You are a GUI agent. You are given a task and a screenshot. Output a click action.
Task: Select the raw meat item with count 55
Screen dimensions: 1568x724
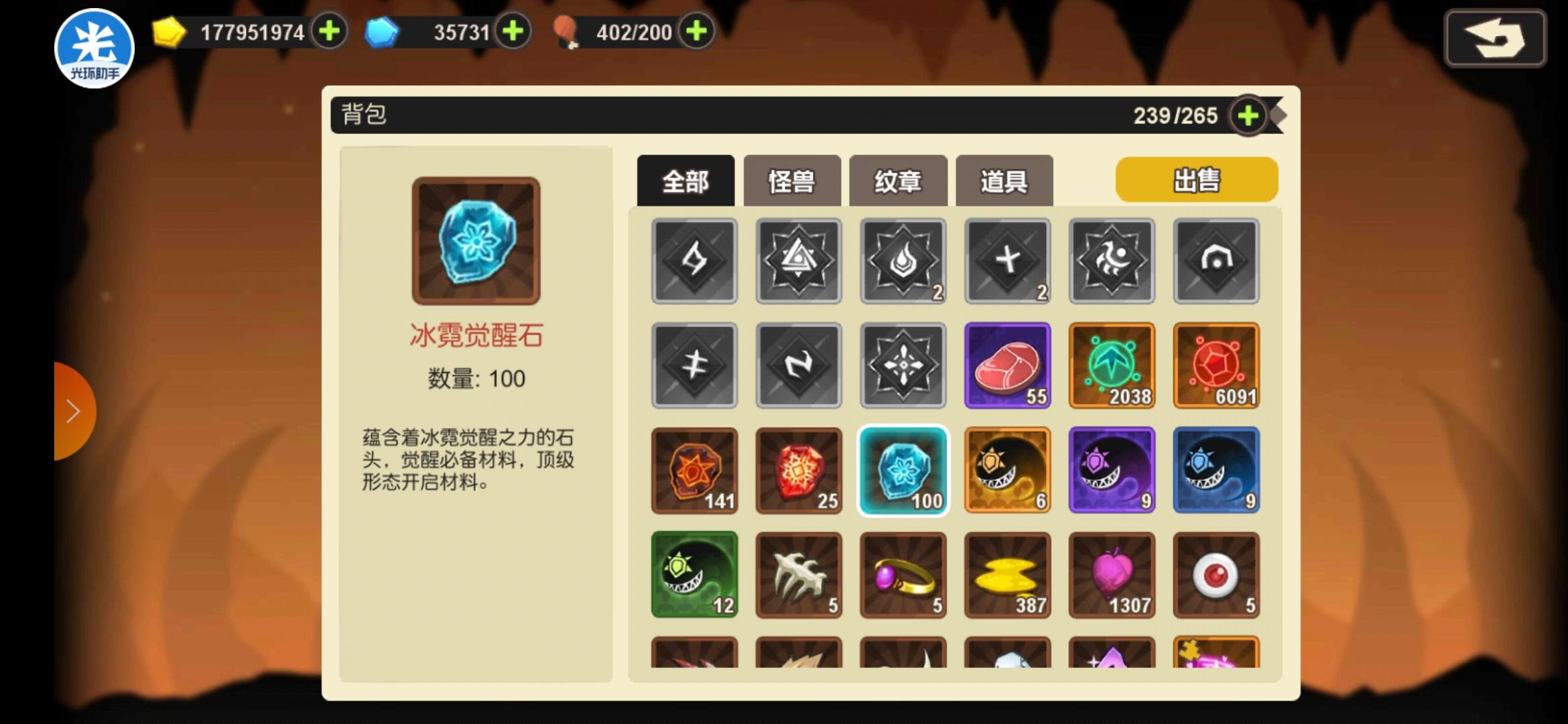pos(1007,365)
